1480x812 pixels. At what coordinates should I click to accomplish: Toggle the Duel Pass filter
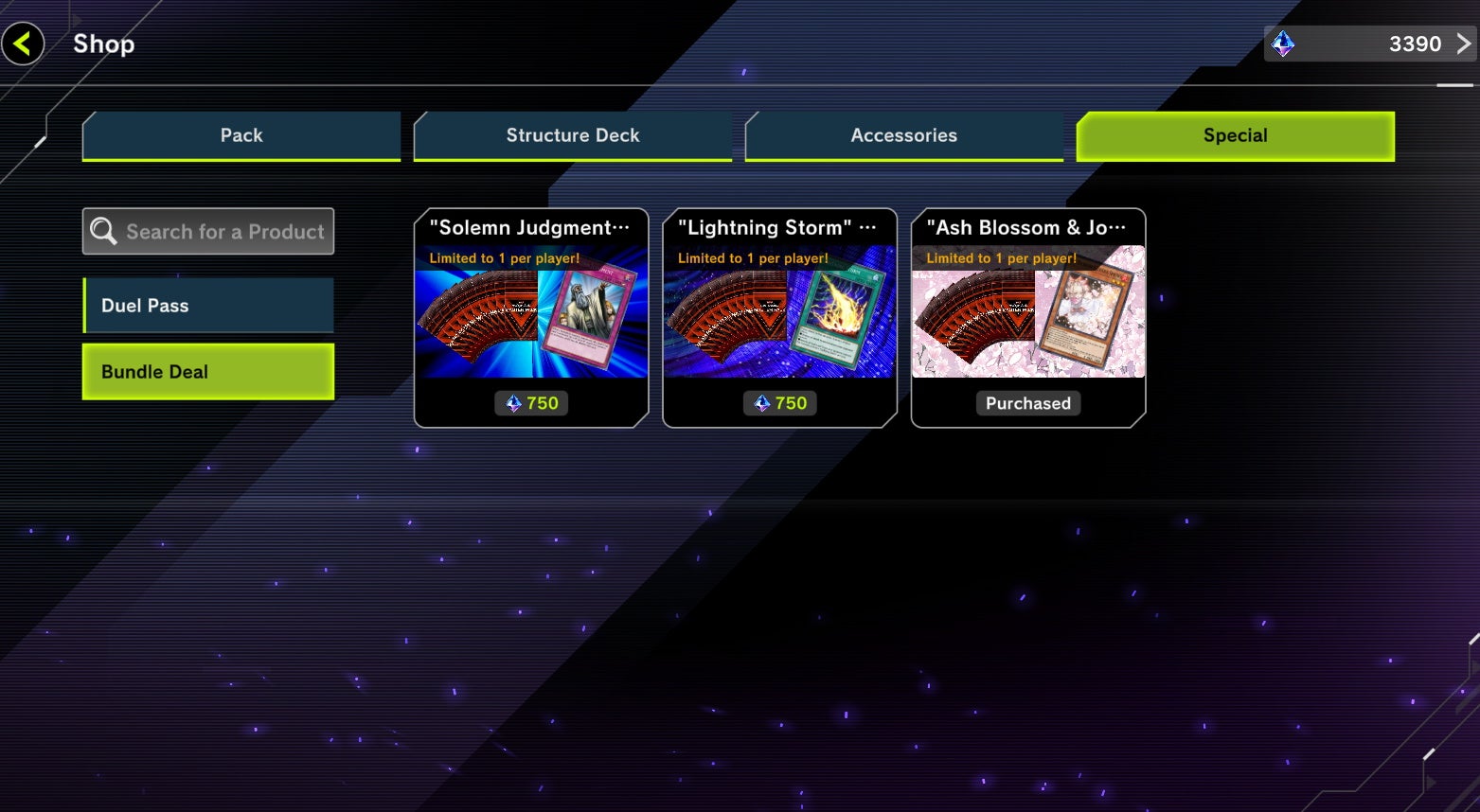coord(207,305)
